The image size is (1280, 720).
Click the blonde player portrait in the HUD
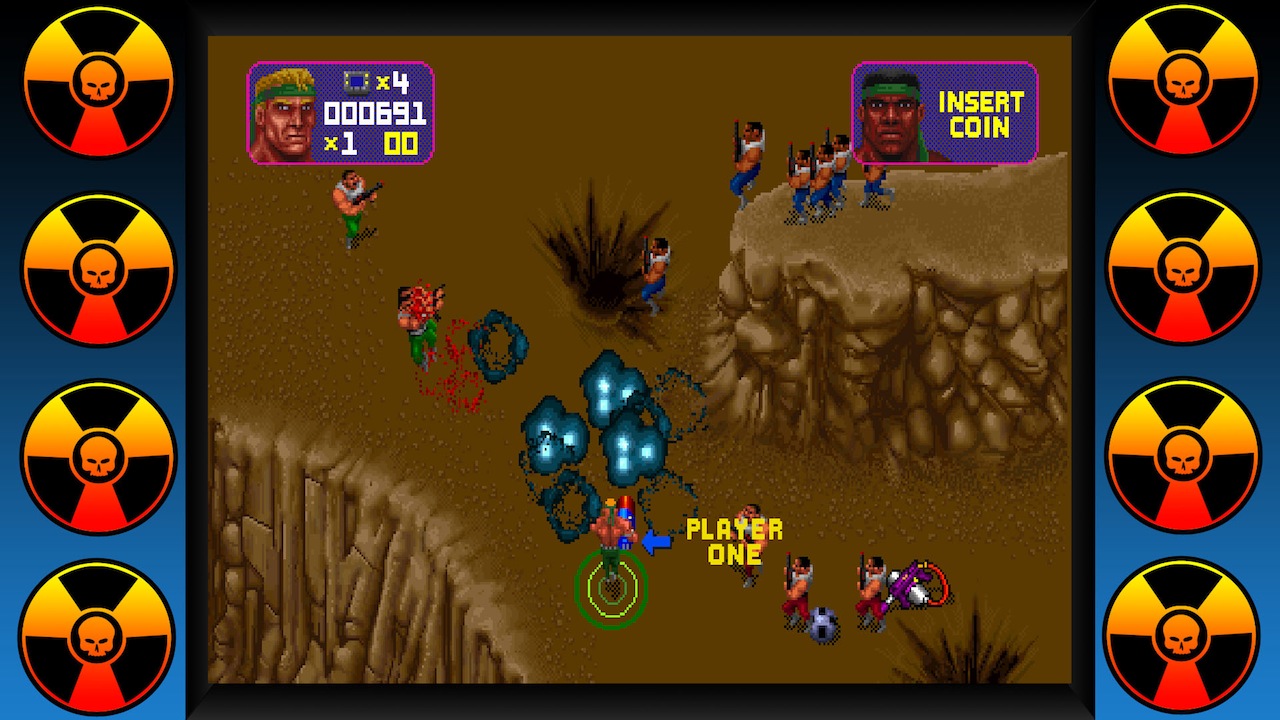tap(289, 112)
